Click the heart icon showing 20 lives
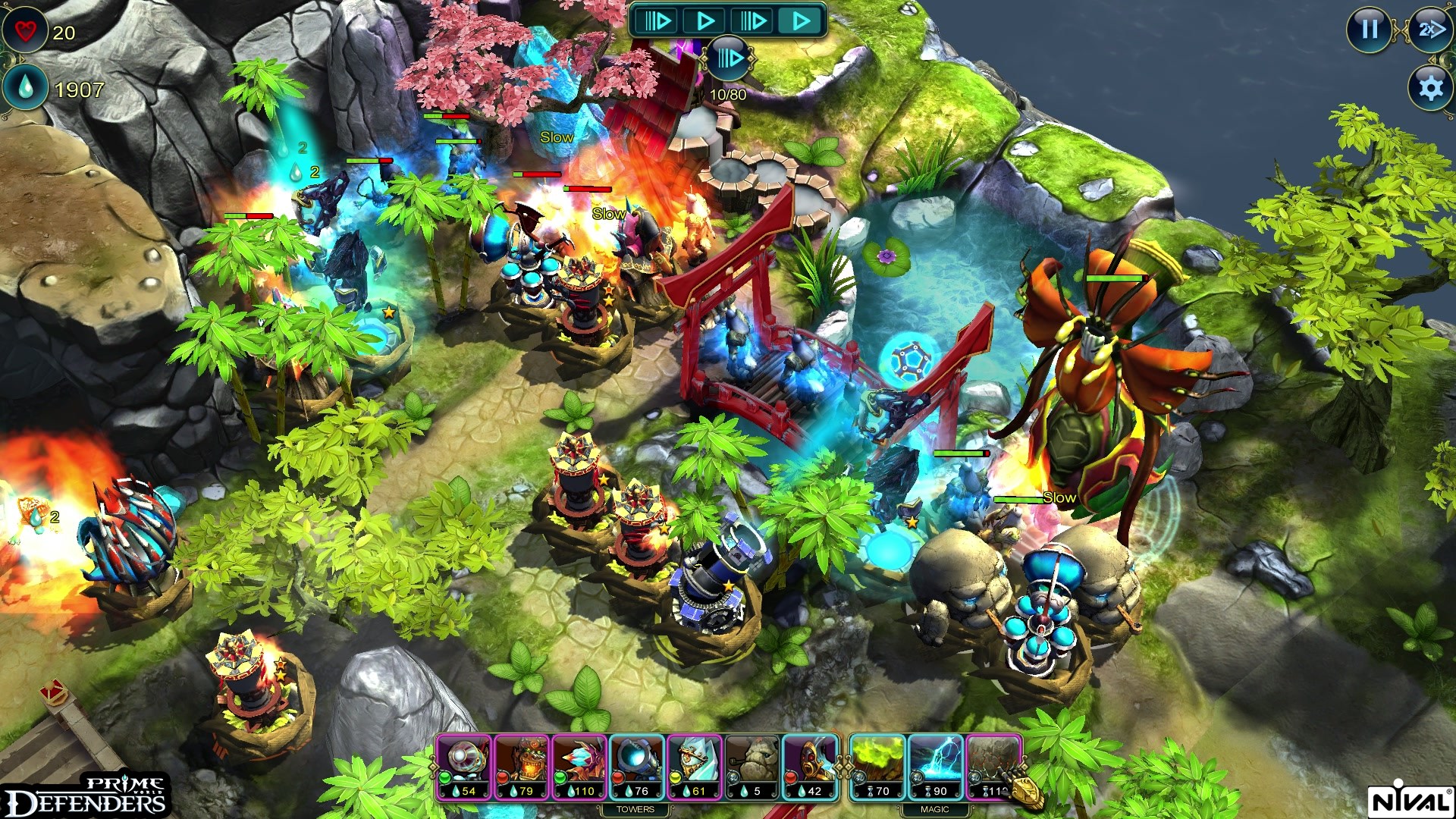 [x=25, y=30]
